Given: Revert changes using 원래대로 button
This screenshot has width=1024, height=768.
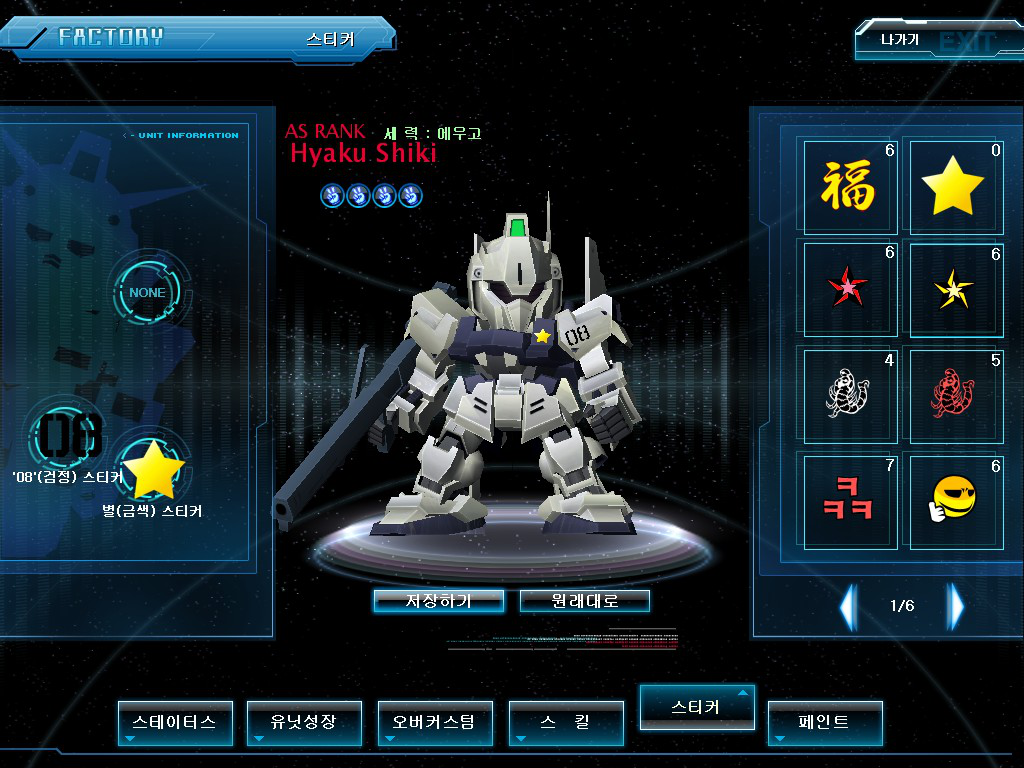Looking at the screenshot, I should (585, 601).
